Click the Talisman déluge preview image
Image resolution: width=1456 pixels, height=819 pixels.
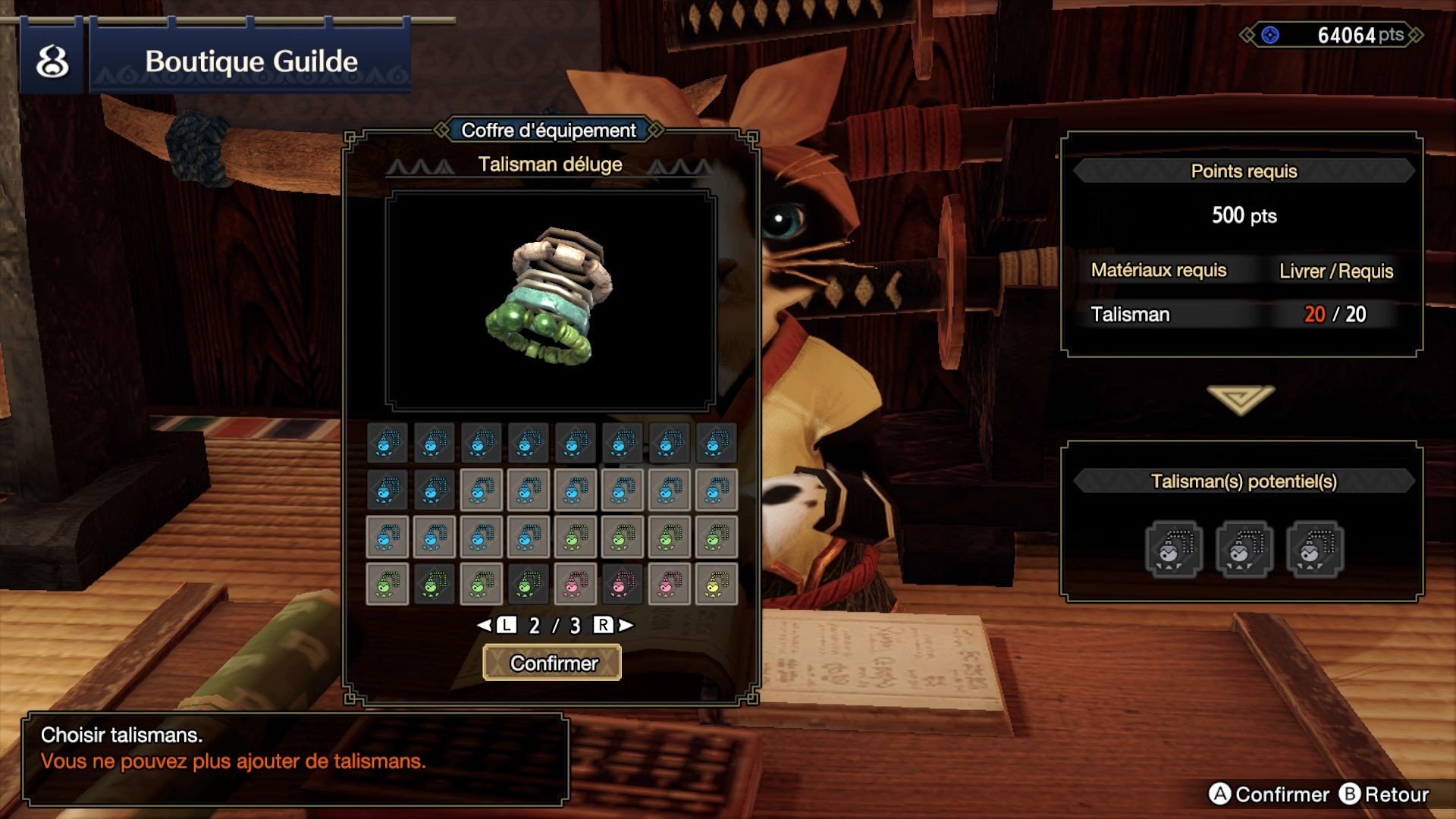tap(551, 300)
